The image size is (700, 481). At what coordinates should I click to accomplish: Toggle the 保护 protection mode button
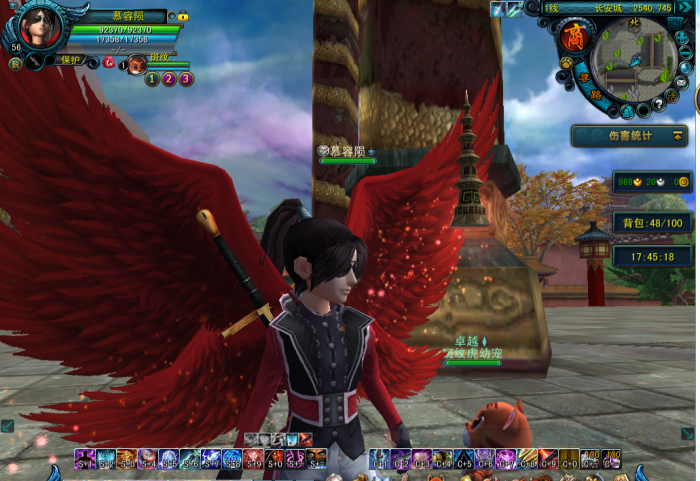coord(68,61)
